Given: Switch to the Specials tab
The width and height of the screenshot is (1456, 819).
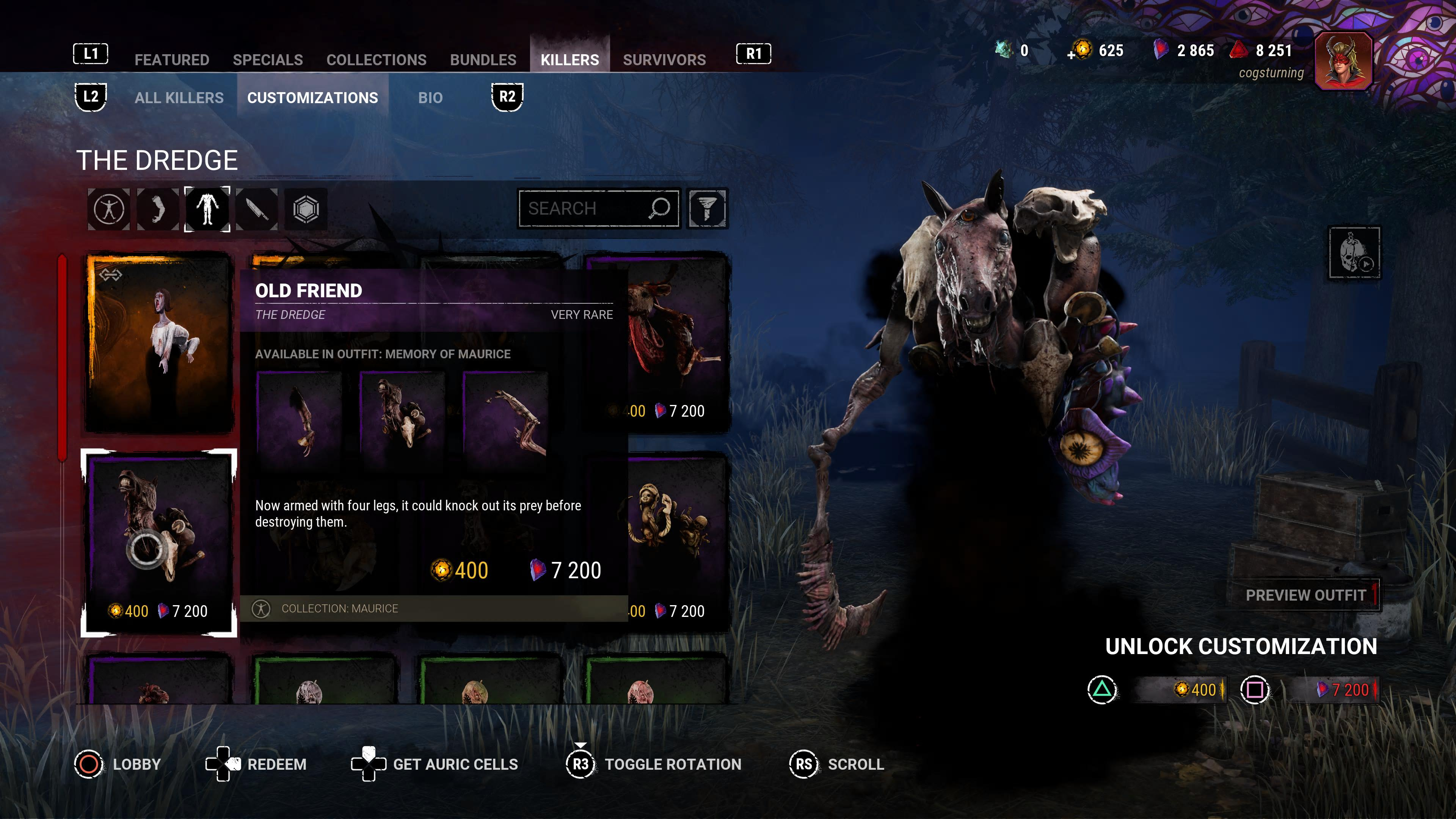Looking at the screenshot, I should 267,60.
